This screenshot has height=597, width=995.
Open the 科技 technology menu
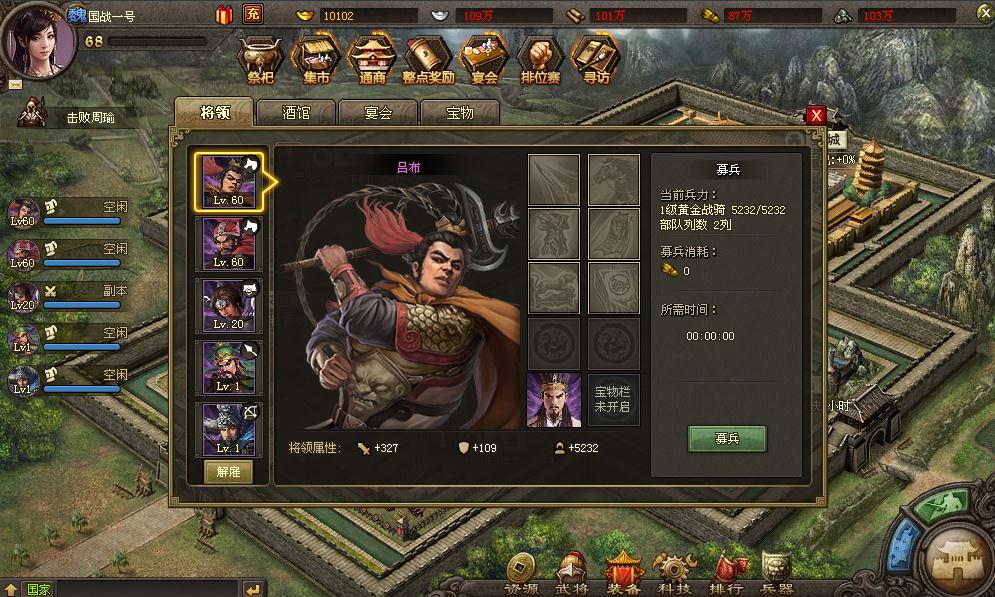click(x=674, y=574)
